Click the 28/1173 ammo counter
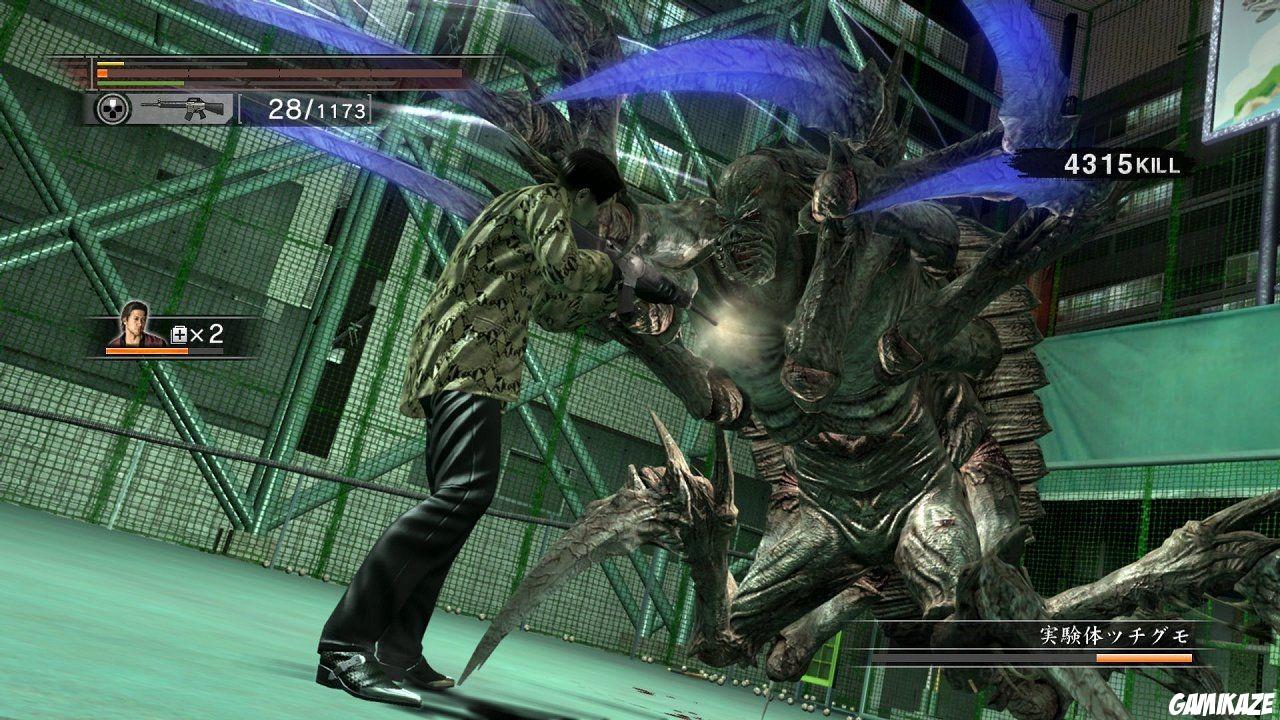This screenshot has height=720, width=1280. [x=320, y=108]
